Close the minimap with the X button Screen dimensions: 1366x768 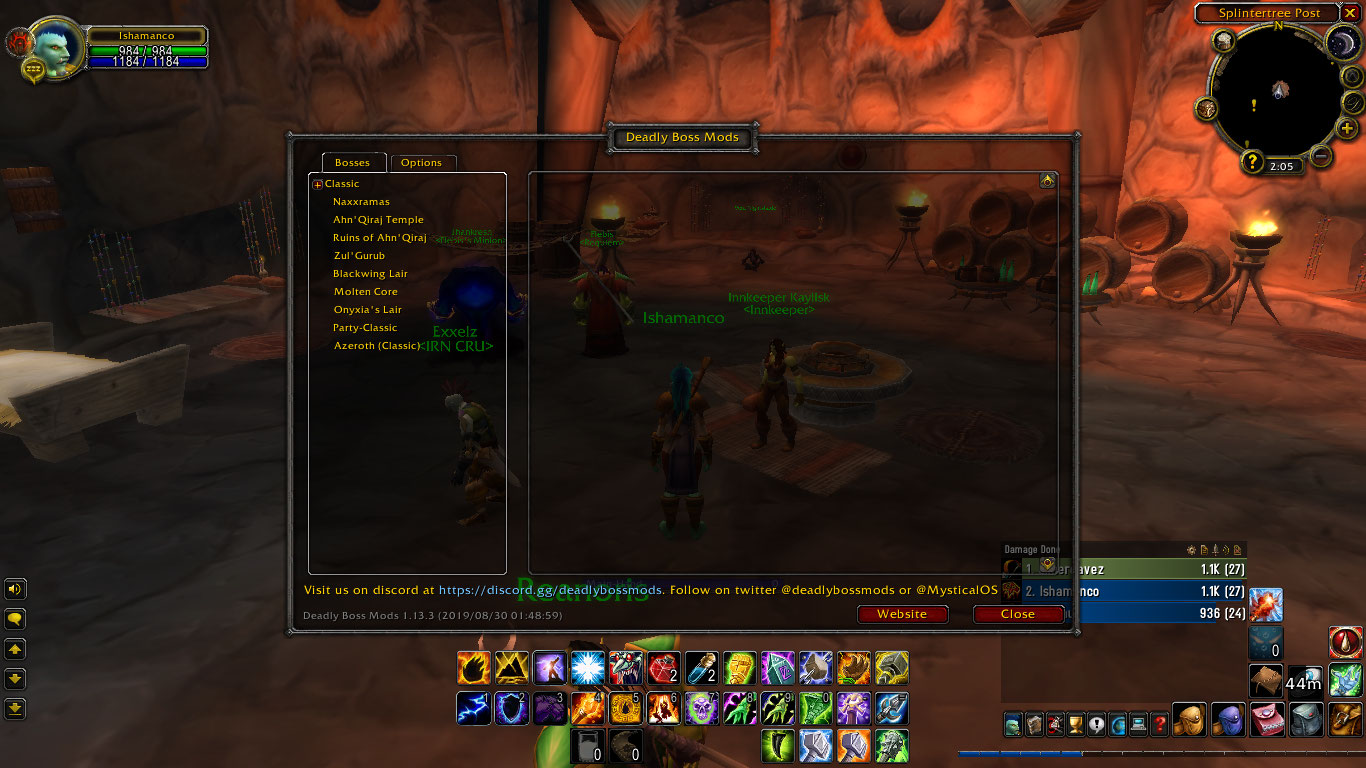1350,13
